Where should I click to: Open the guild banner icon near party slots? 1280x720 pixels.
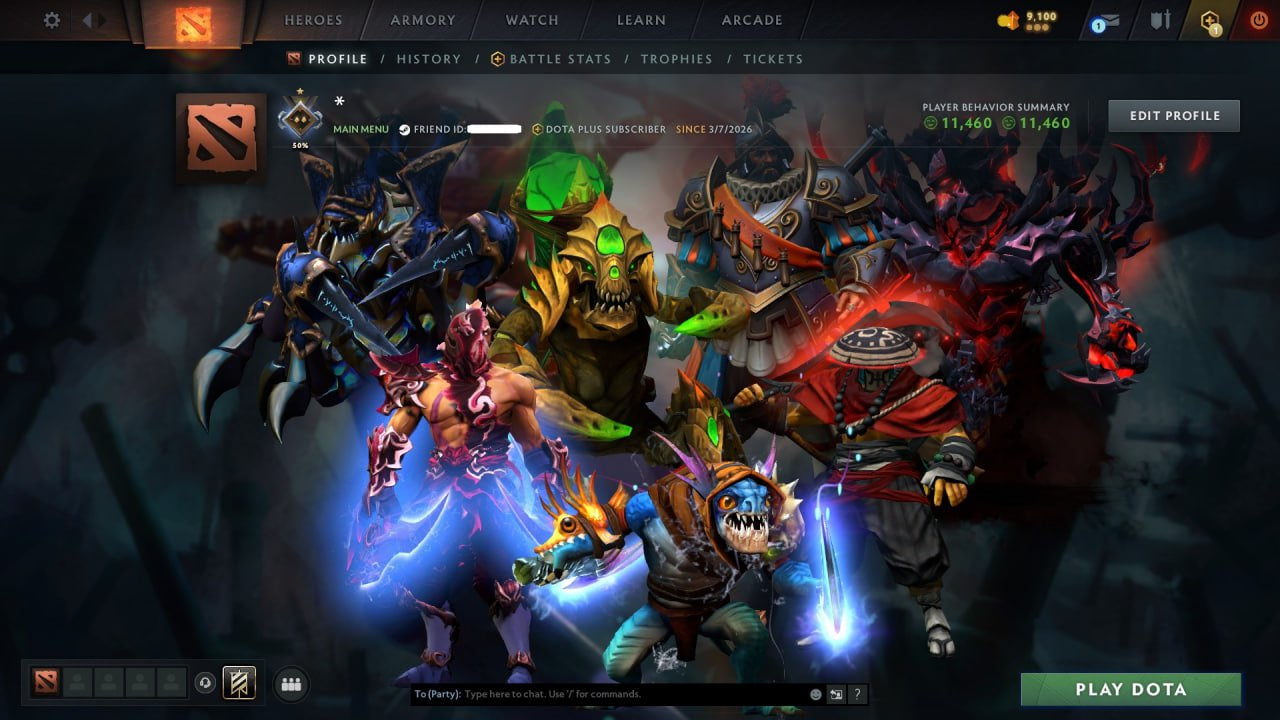click(x=240, y=683)
